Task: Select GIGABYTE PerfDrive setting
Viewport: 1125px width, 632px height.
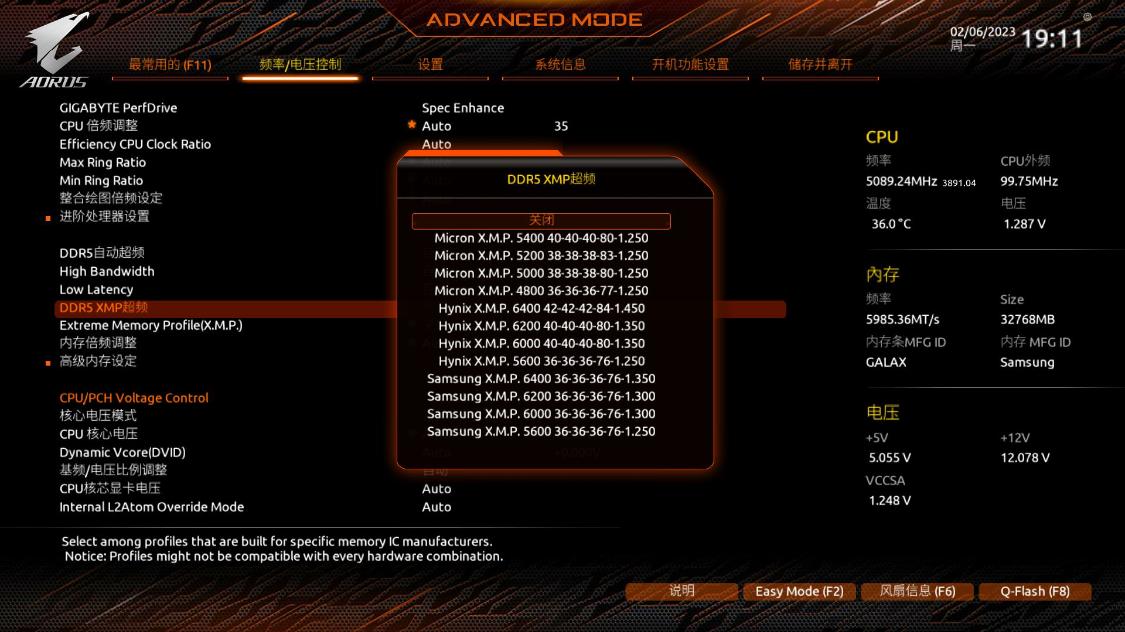Action: click(x=118, y=108)
